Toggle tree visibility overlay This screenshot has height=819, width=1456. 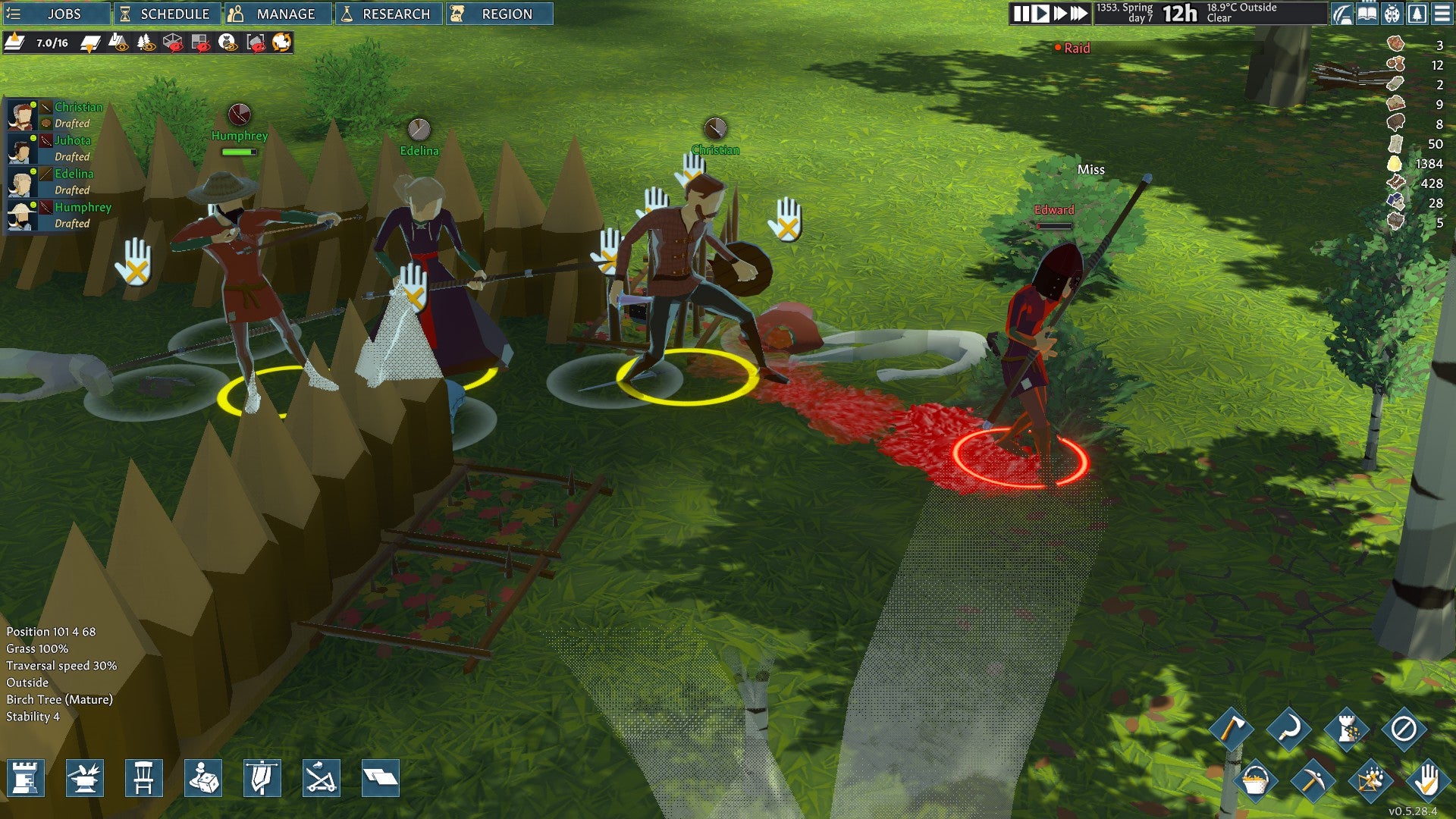tap(146, 43)
